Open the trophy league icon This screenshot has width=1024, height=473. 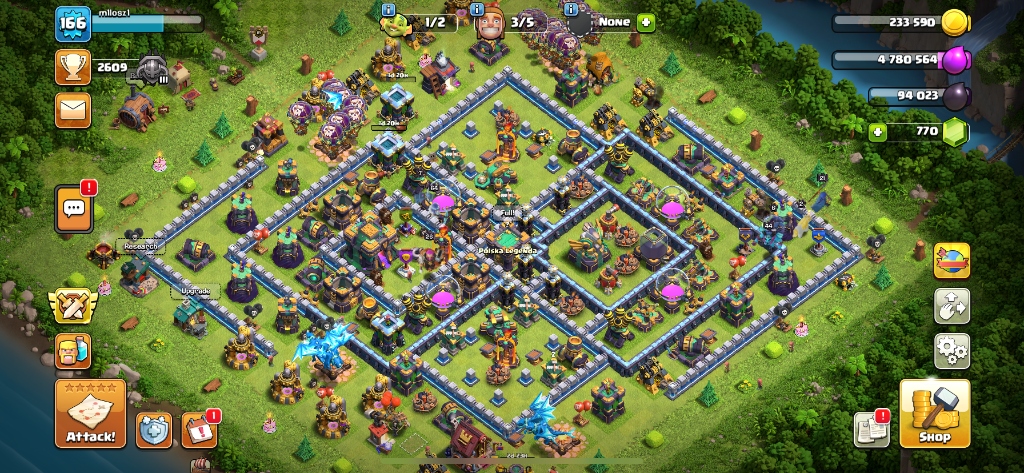(73, 67)
